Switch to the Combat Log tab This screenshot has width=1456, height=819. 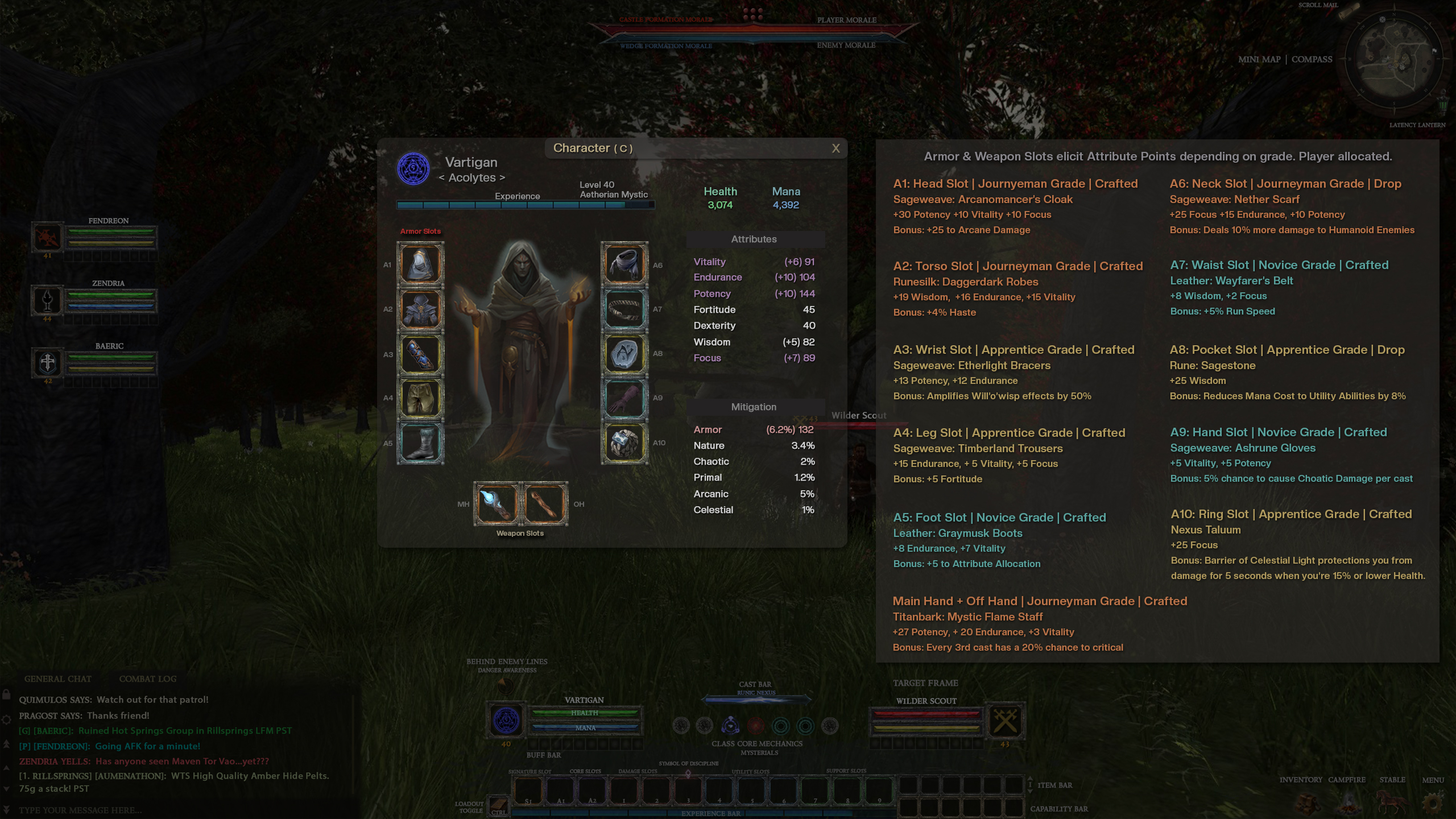(x=148, y=679)
